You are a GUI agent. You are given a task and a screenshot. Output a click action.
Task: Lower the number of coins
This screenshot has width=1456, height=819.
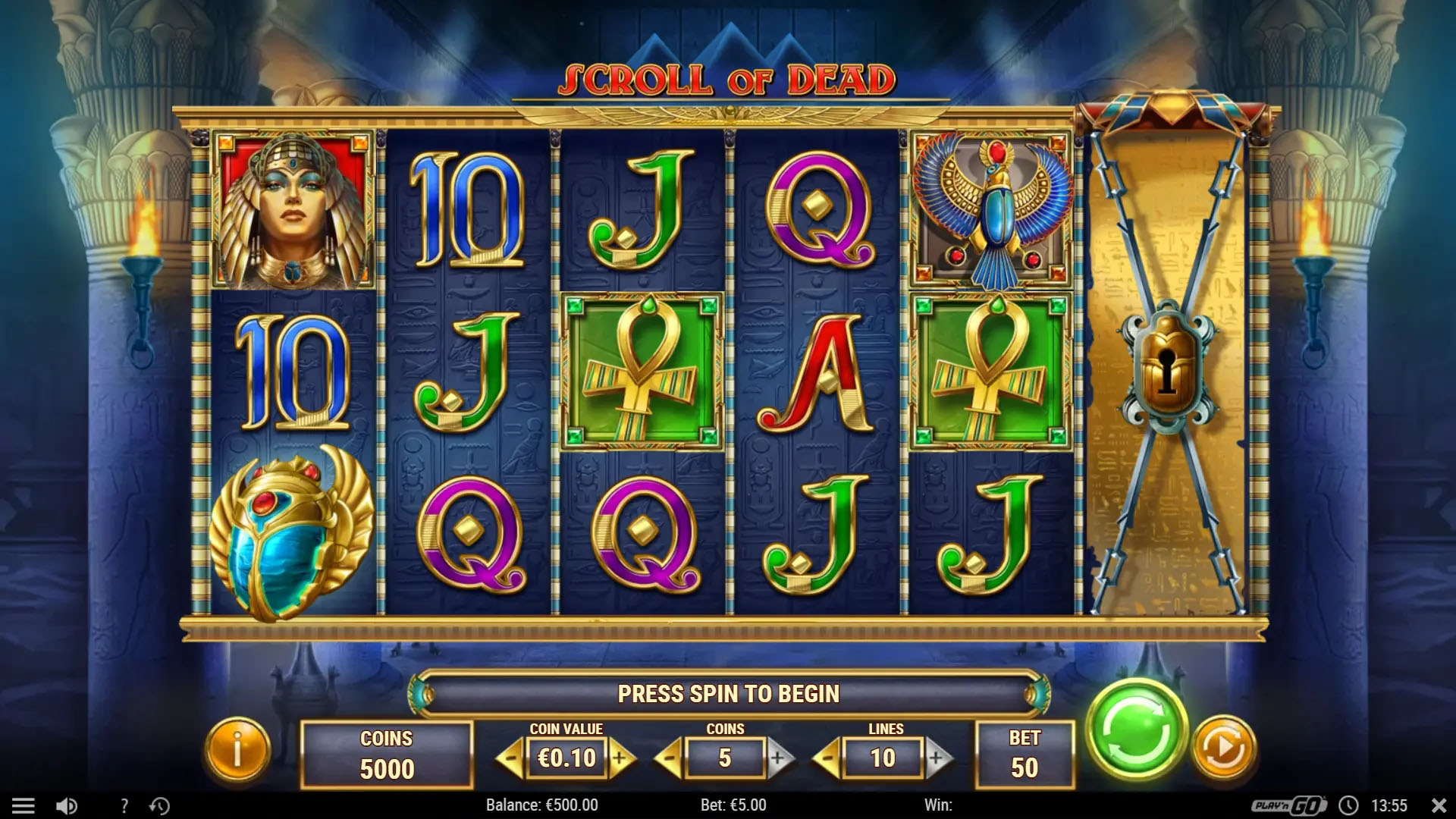(669, 758)
